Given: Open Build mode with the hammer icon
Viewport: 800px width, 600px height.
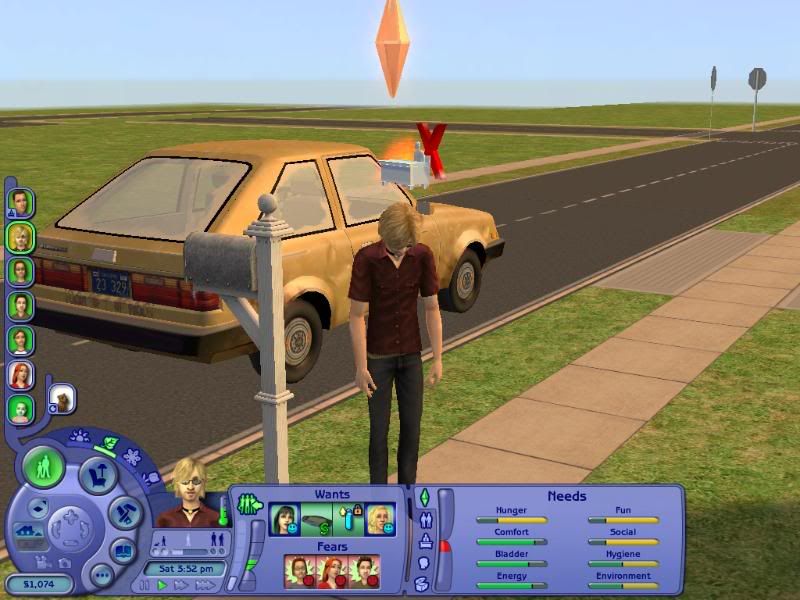Looking at the screenshot, I should 125,512.
